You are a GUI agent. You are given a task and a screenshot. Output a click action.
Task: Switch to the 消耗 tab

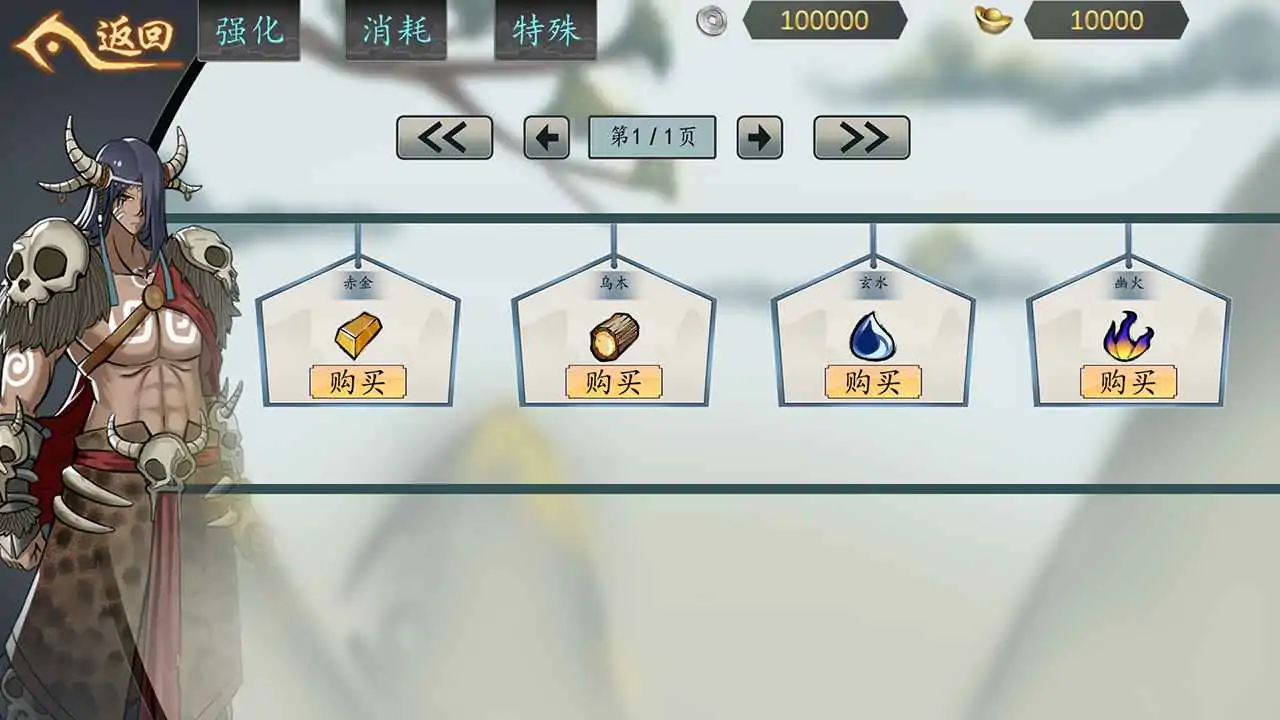coord(396,30)
